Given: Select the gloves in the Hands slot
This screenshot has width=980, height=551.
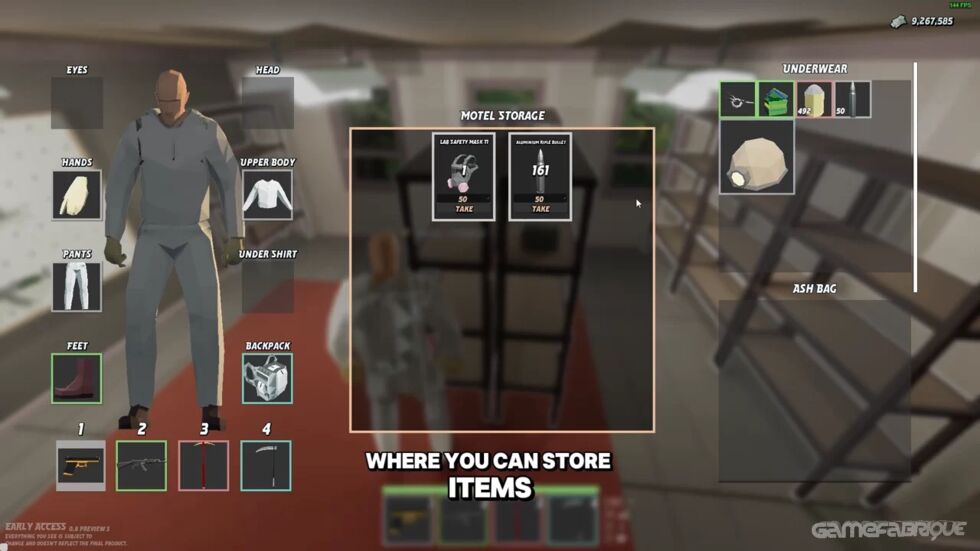Looking at the screenshot, I should coord(77,195).
